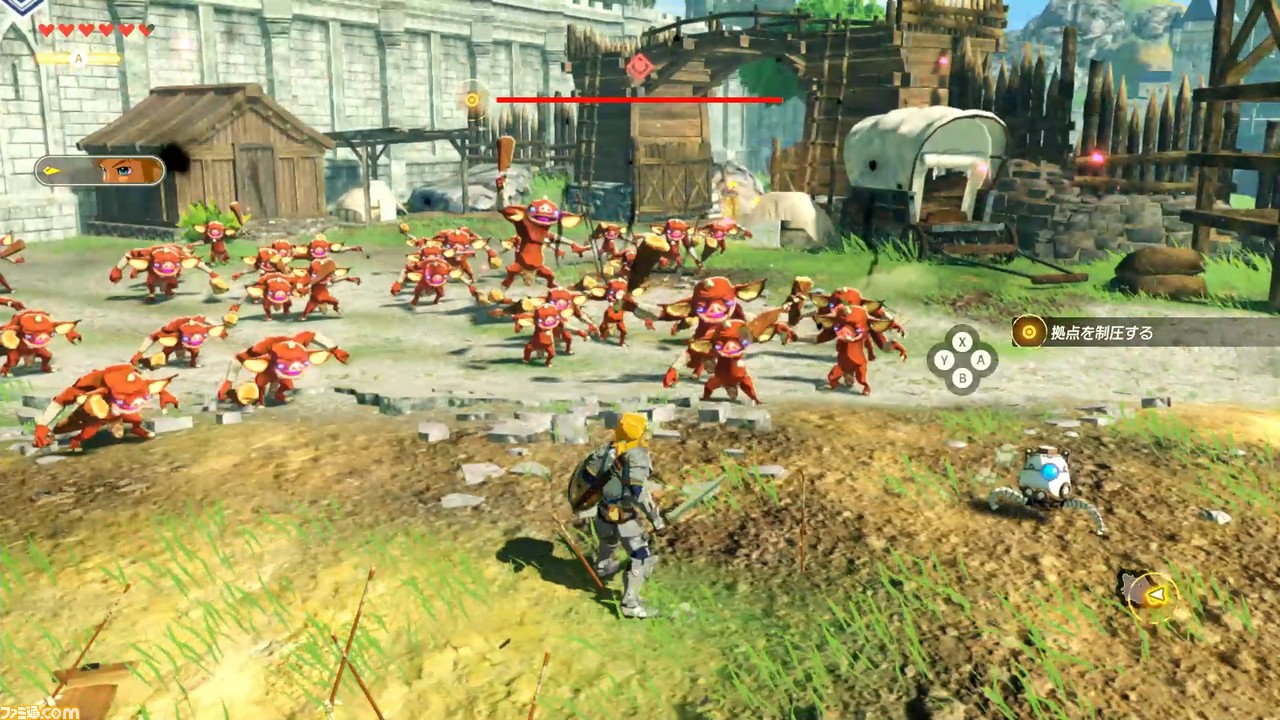This screenshot has width=1280, height=720.
Task: Select the yellow player arrow marker on the minimap
Action: [1157, 594]
